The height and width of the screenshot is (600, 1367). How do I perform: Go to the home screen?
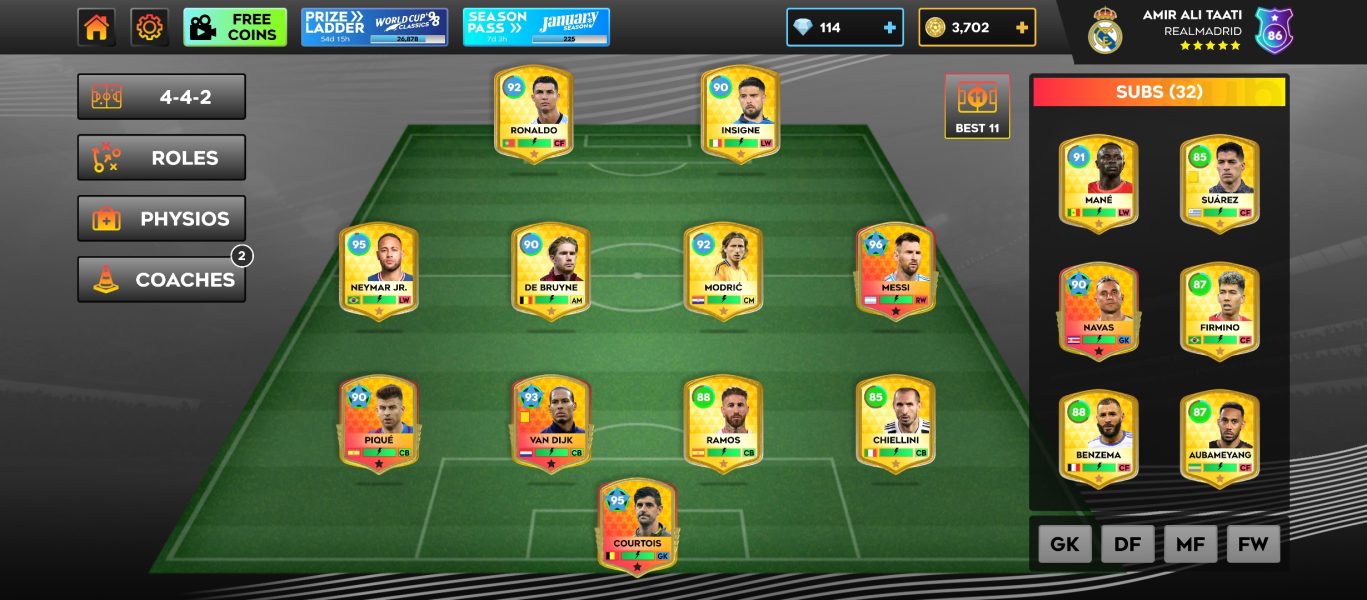click(96, 28)
